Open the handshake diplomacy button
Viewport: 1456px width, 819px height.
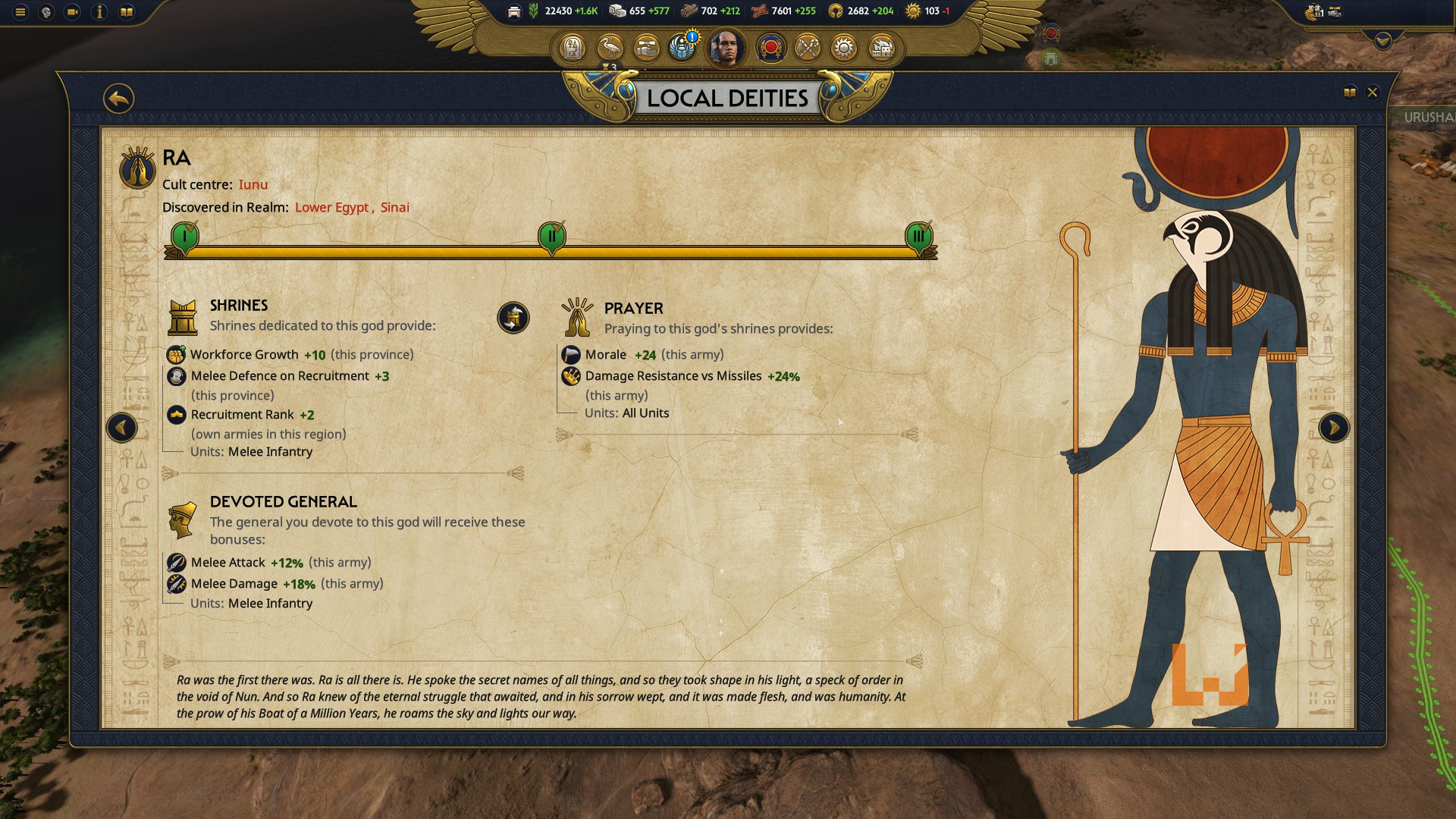(646, 49)
